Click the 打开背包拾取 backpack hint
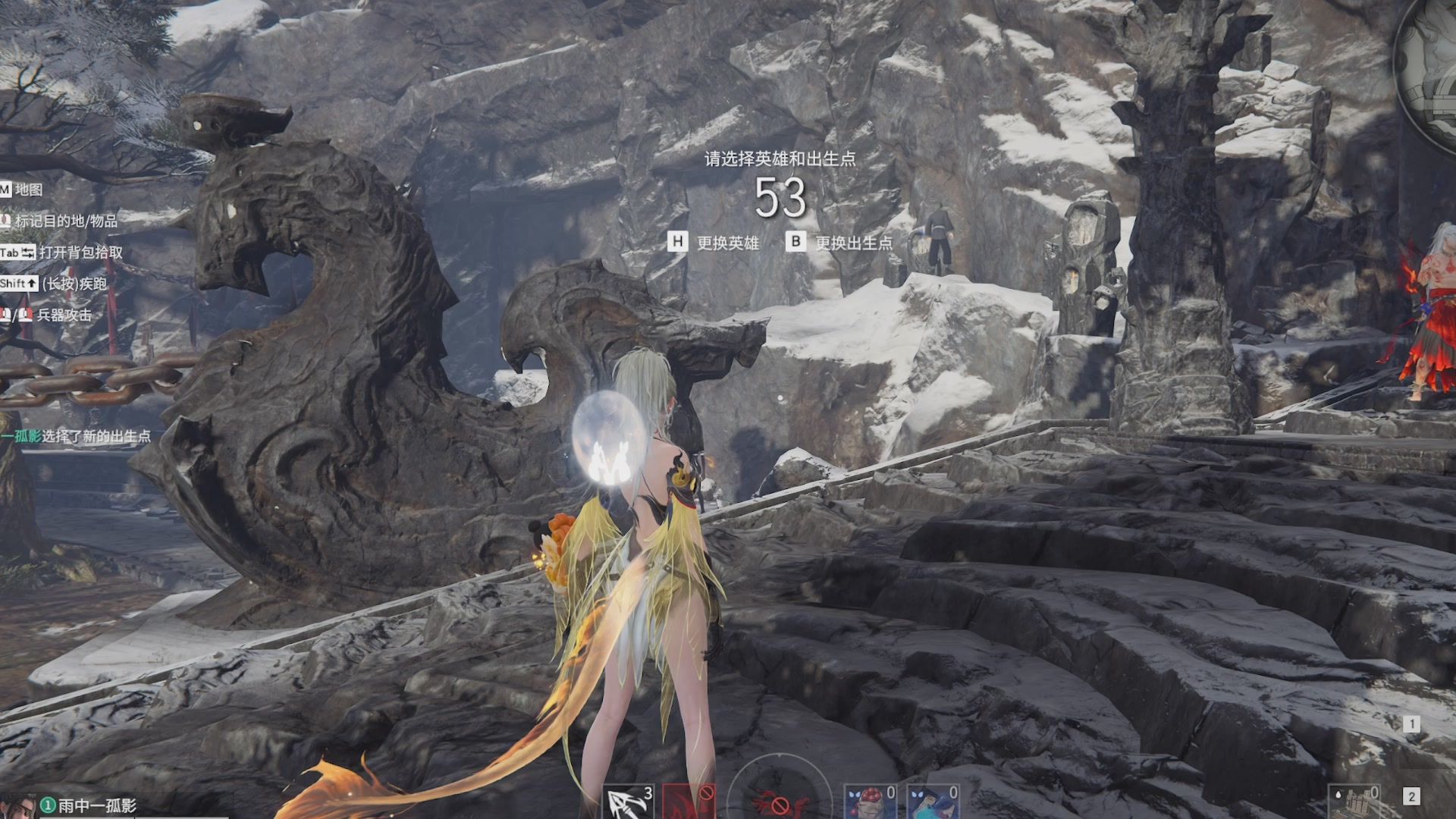 pyautogui.click(x=80, y=252)
